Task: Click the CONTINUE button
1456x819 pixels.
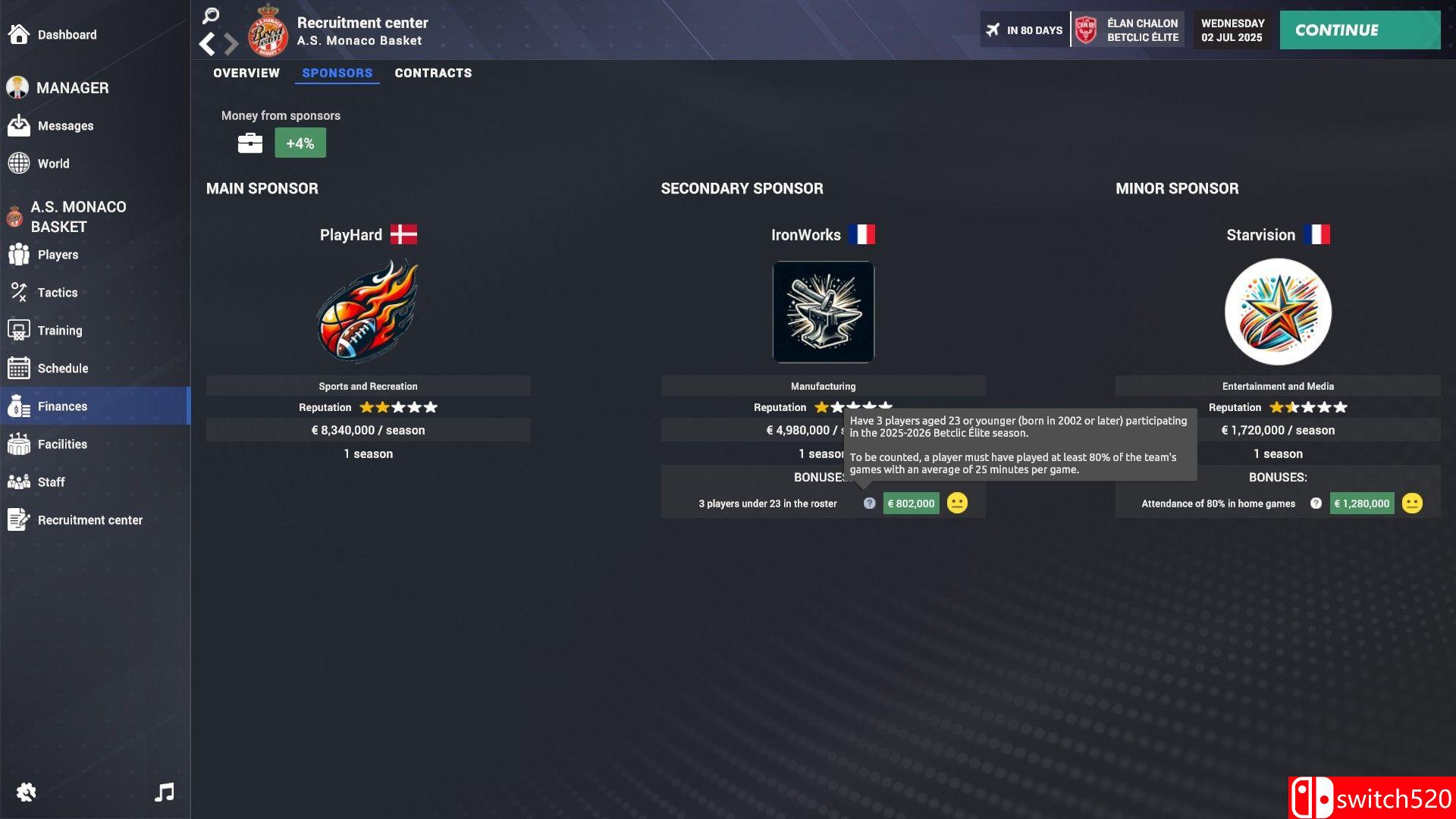Action: pyautogui.click(x=1359, y=30)
